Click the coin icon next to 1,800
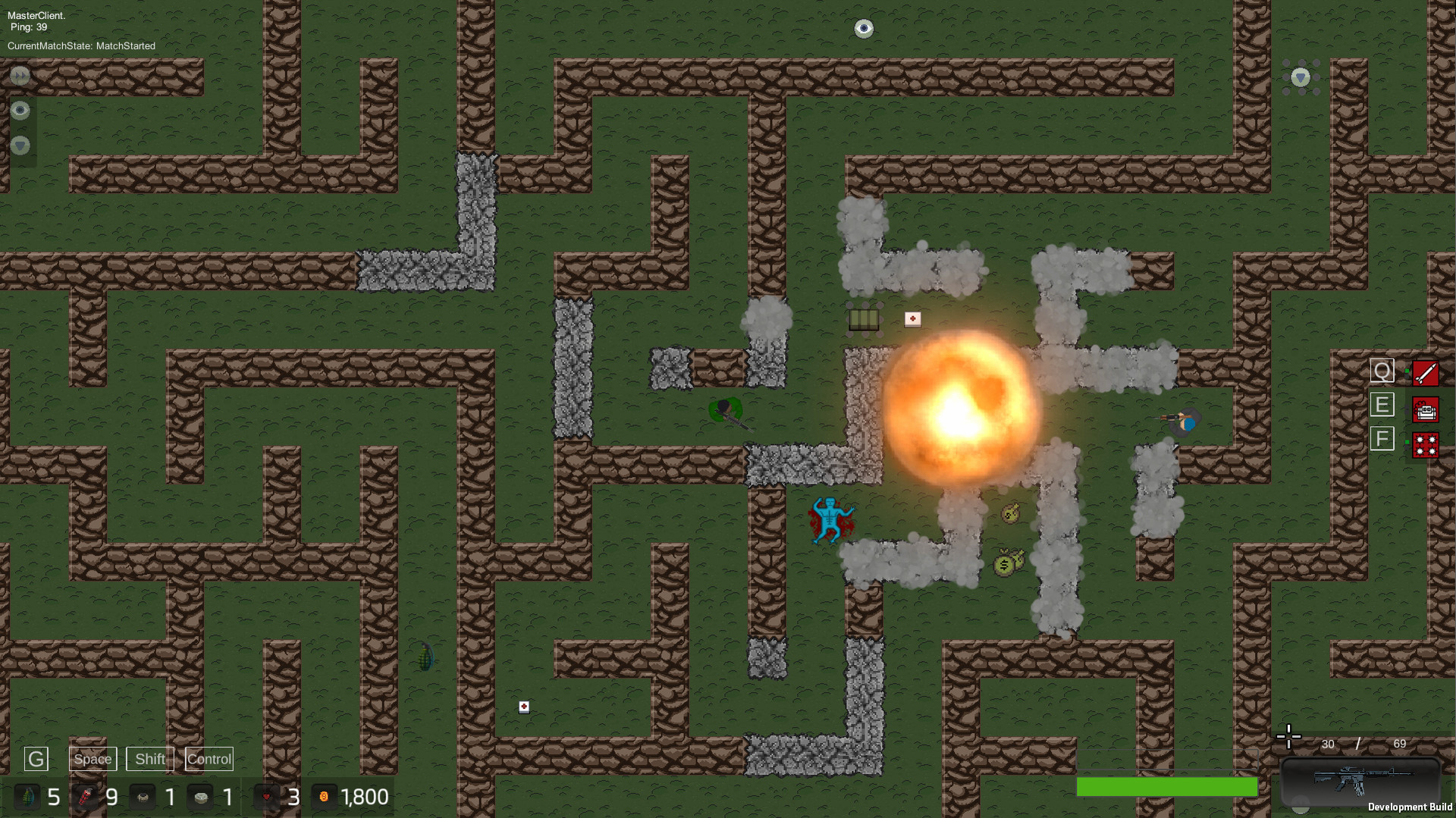Image resolution: width=1456 pixels, height=818 pixels. pyautogui.click(x=325, y=797)
